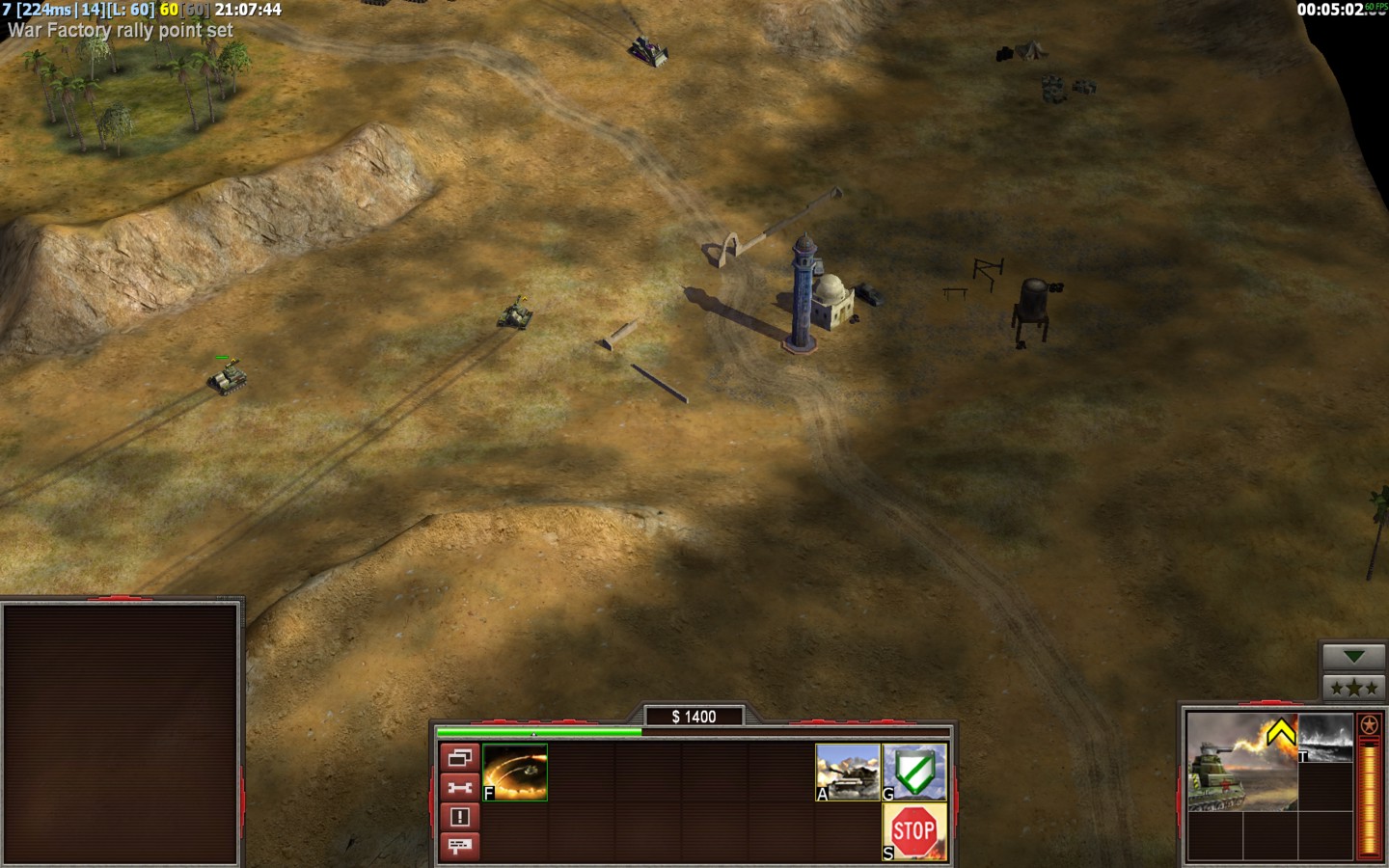Select the black-and-white upgrade icon marked T

click(1325, 738)
